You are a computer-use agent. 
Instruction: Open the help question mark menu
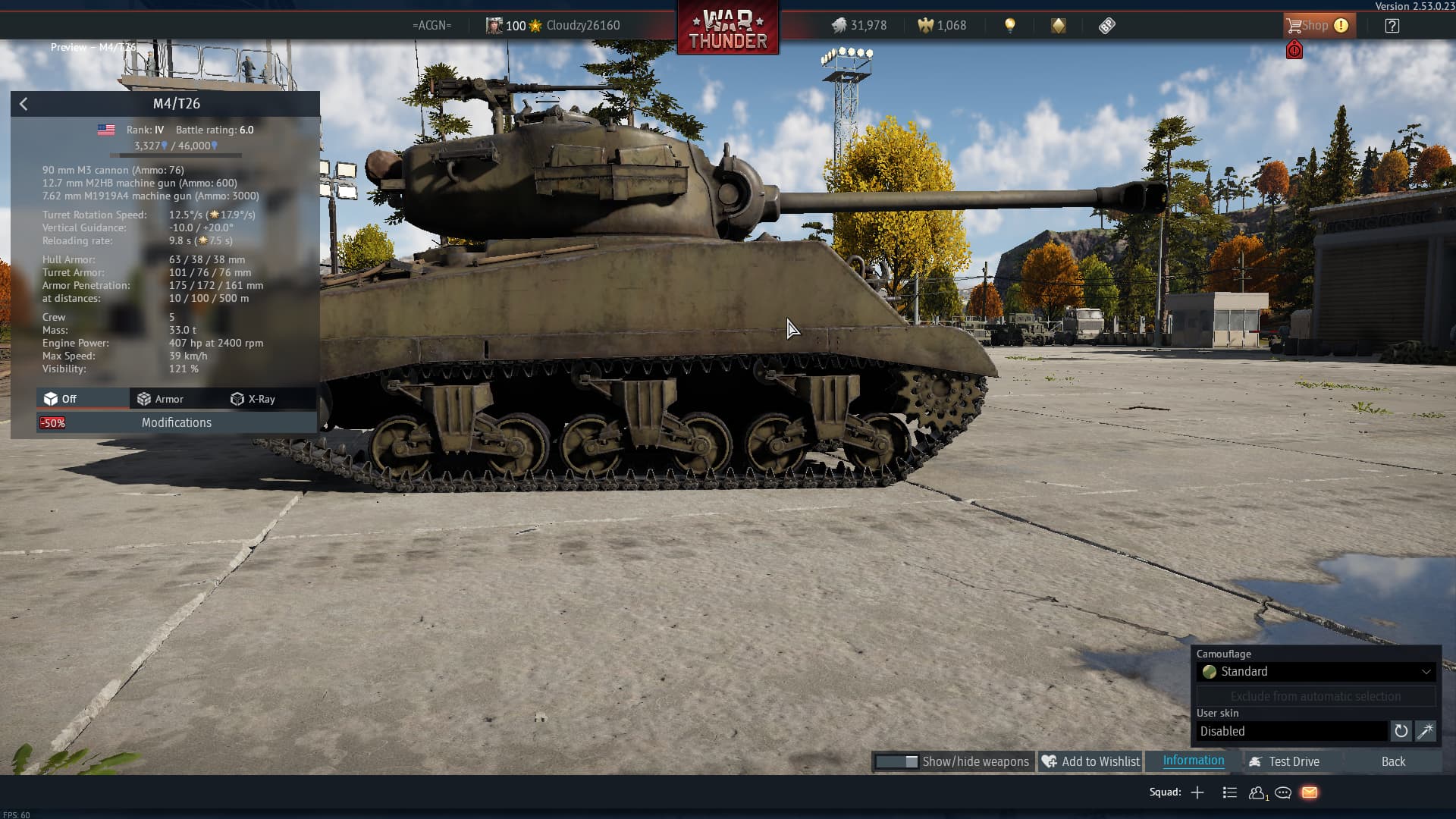[x=1392, y=26]
